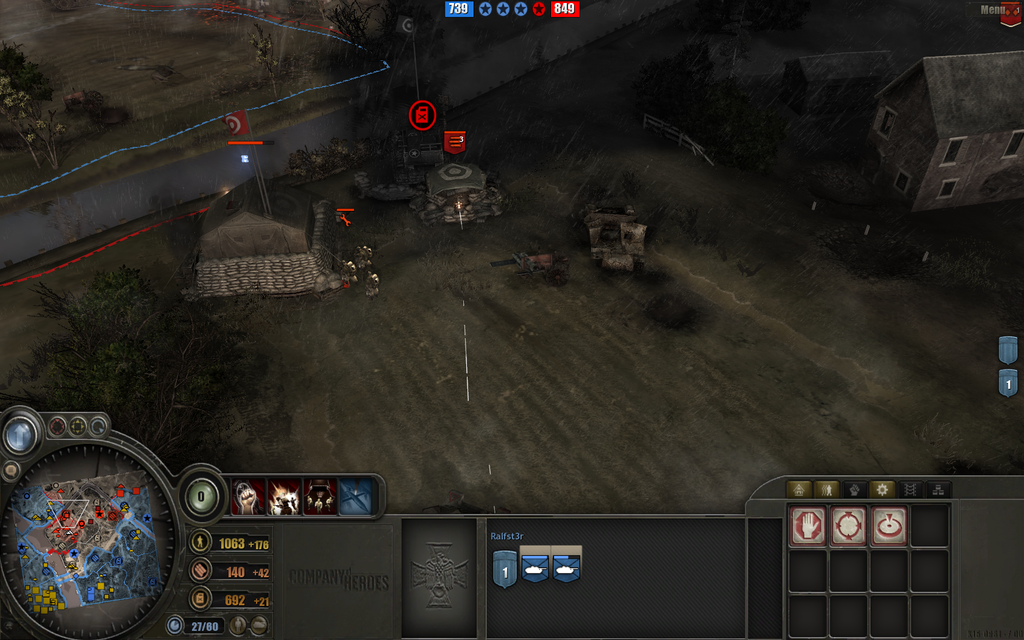Select the first tank unit portrait
The width and height of the screenshot is (1024, 640).
[536, 567]
